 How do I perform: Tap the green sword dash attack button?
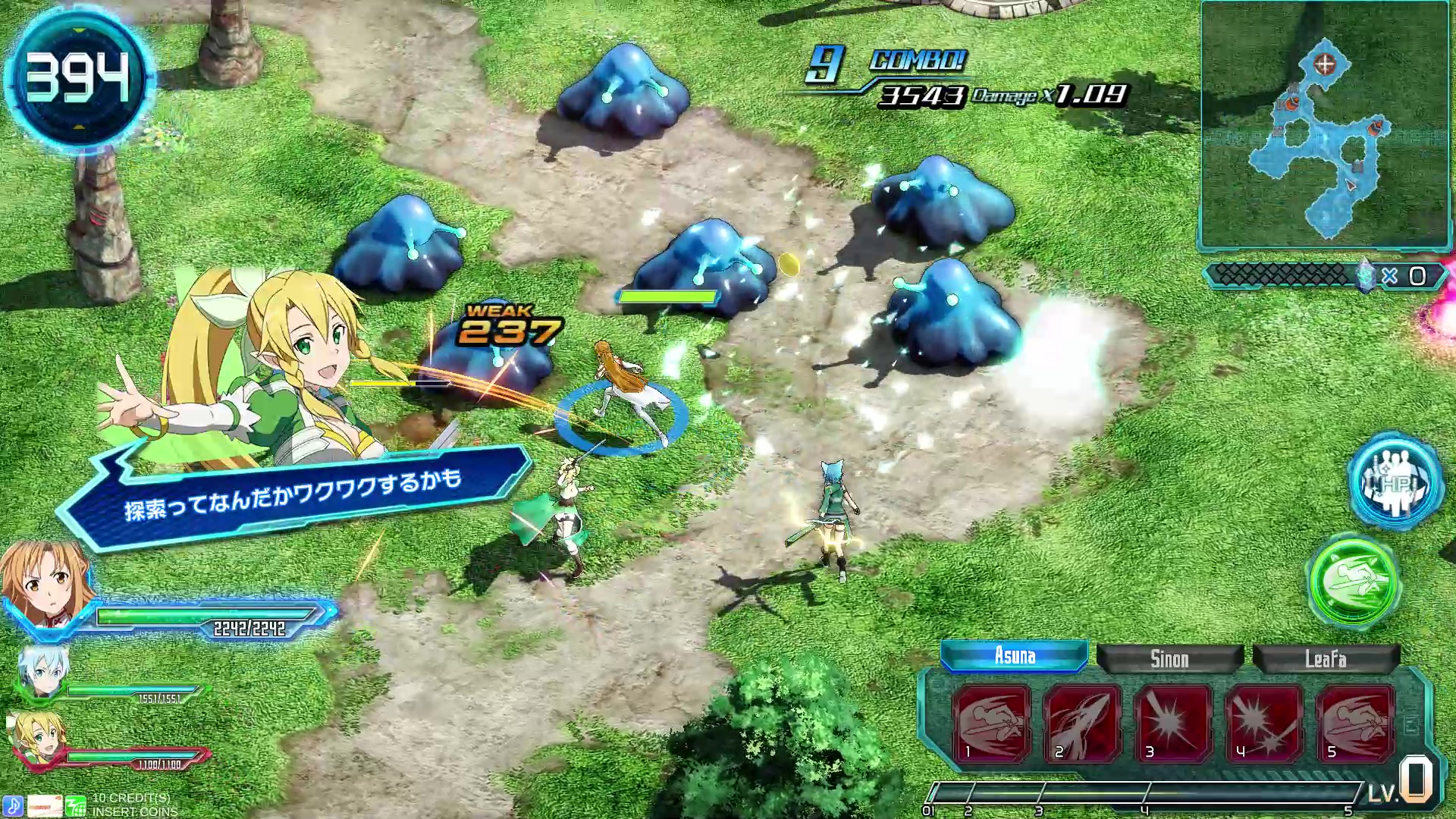[1354, 581]
